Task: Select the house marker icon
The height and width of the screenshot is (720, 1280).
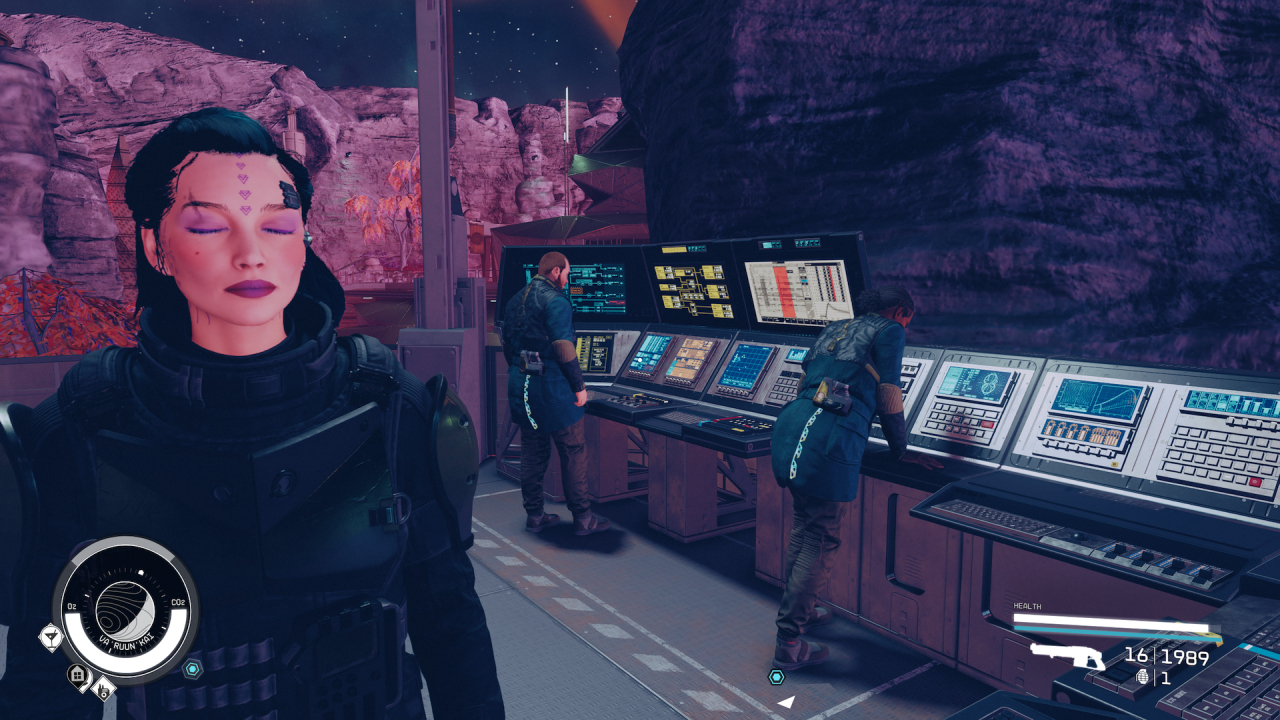Action: [x=78, y=676]
